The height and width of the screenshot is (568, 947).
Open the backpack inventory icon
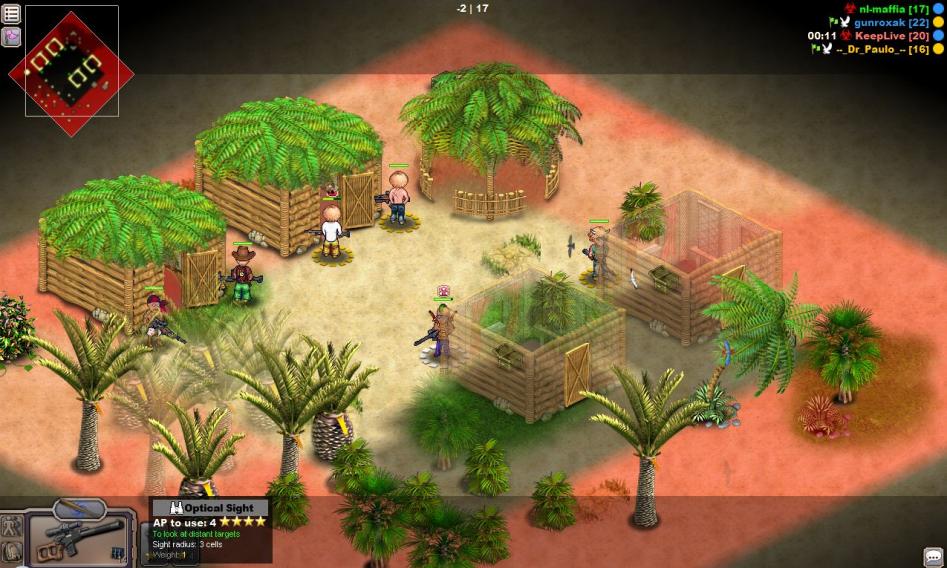(x=12, y=551)
